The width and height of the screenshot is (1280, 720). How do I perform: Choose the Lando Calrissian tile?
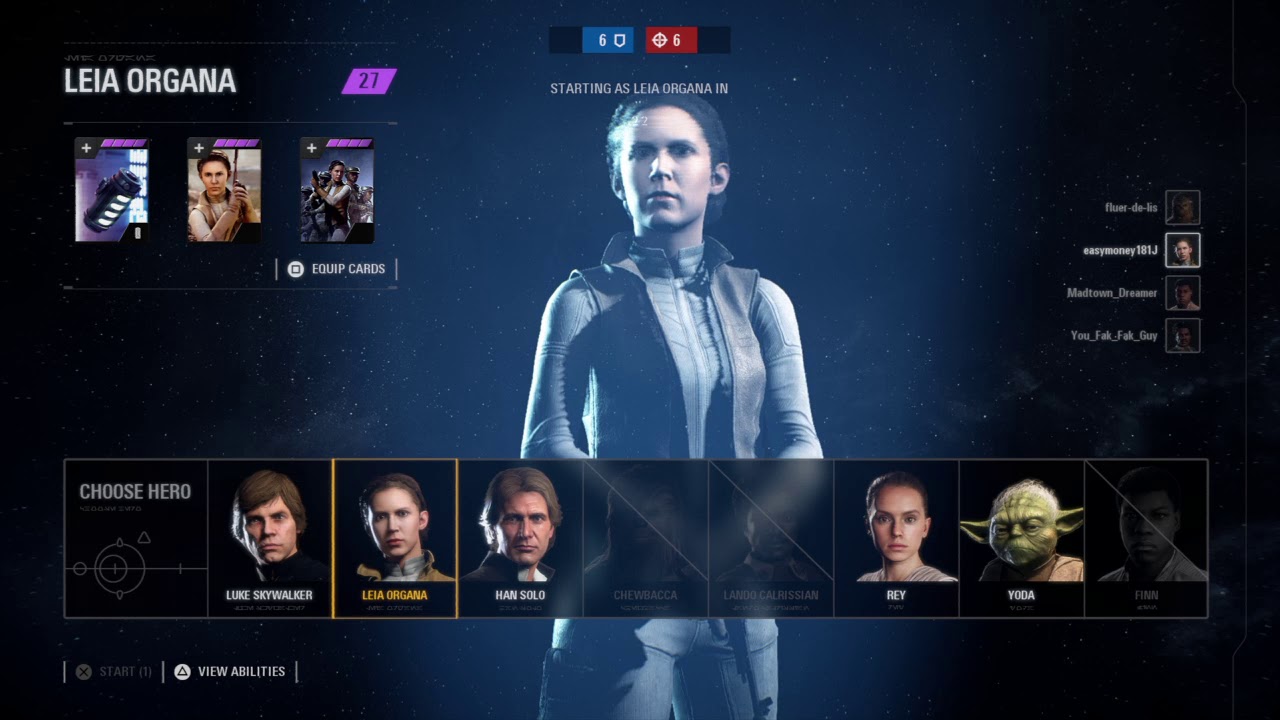pyautogui.click(x=771, y=538)
